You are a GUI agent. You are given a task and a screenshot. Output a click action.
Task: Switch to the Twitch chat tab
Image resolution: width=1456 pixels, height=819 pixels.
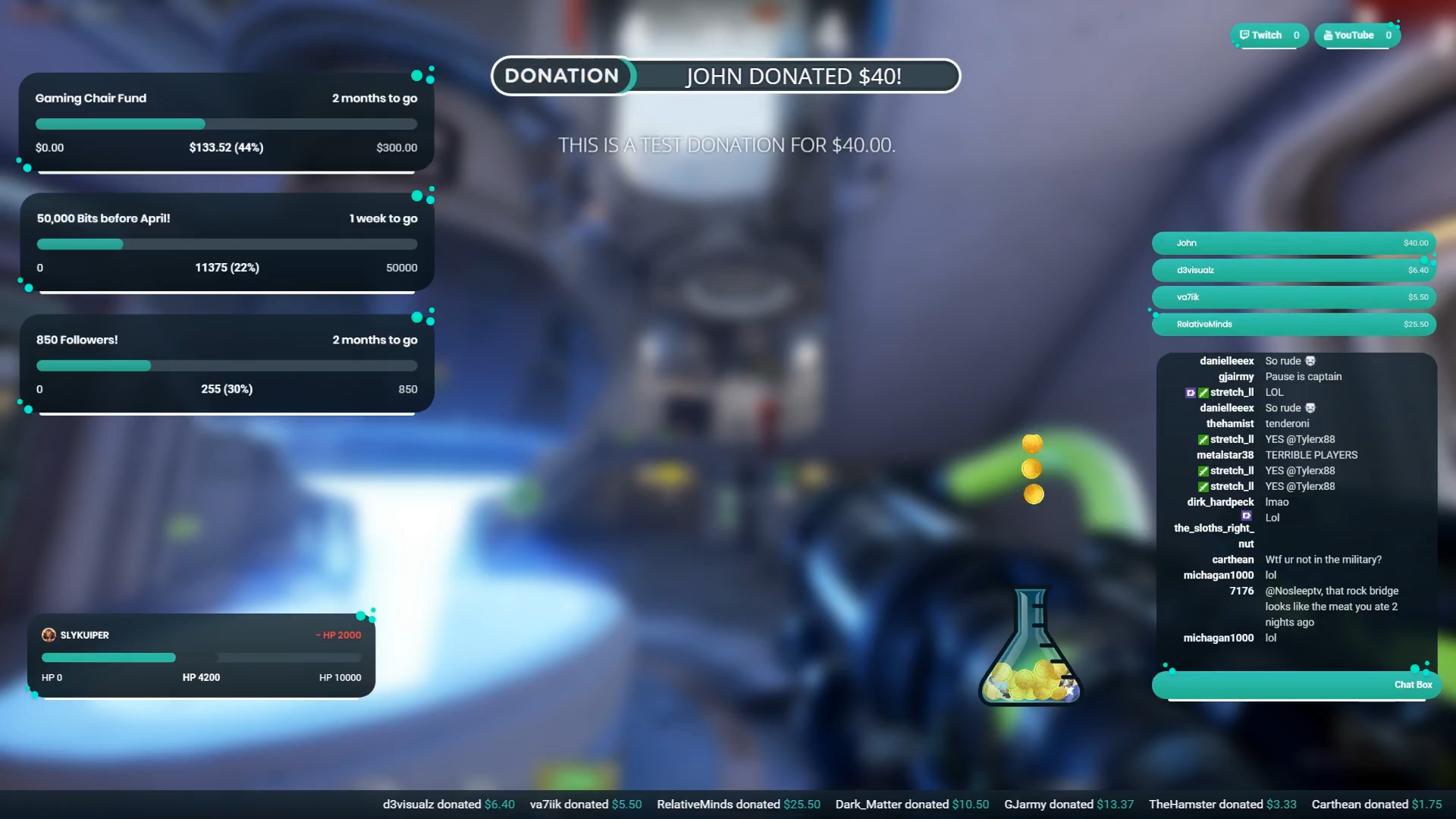point(1268,35)
